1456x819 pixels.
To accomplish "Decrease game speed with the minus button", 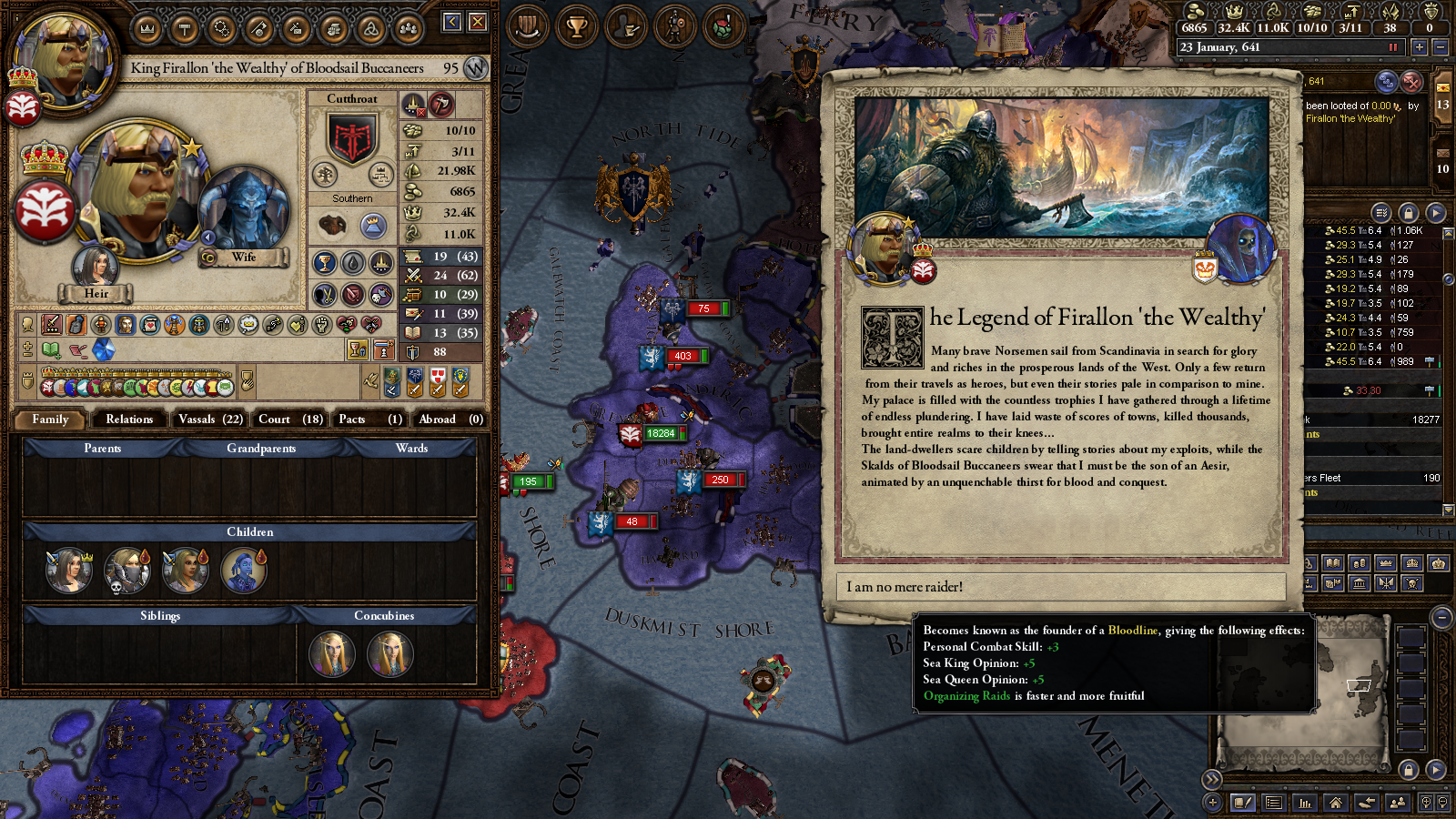I will (1440, 47).
